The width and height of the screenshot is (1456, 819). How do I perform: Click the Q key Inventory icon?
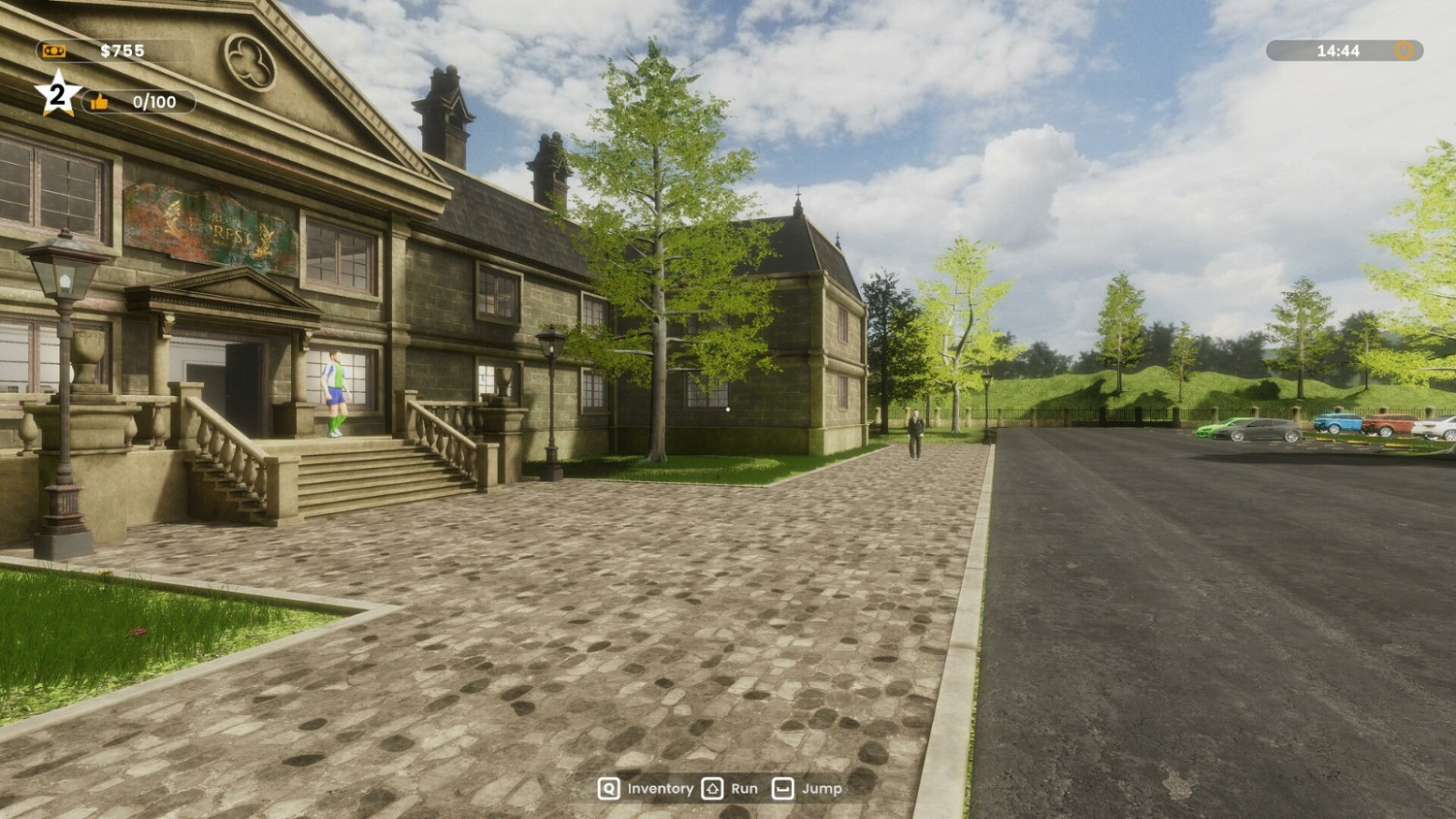click(609, 789)
